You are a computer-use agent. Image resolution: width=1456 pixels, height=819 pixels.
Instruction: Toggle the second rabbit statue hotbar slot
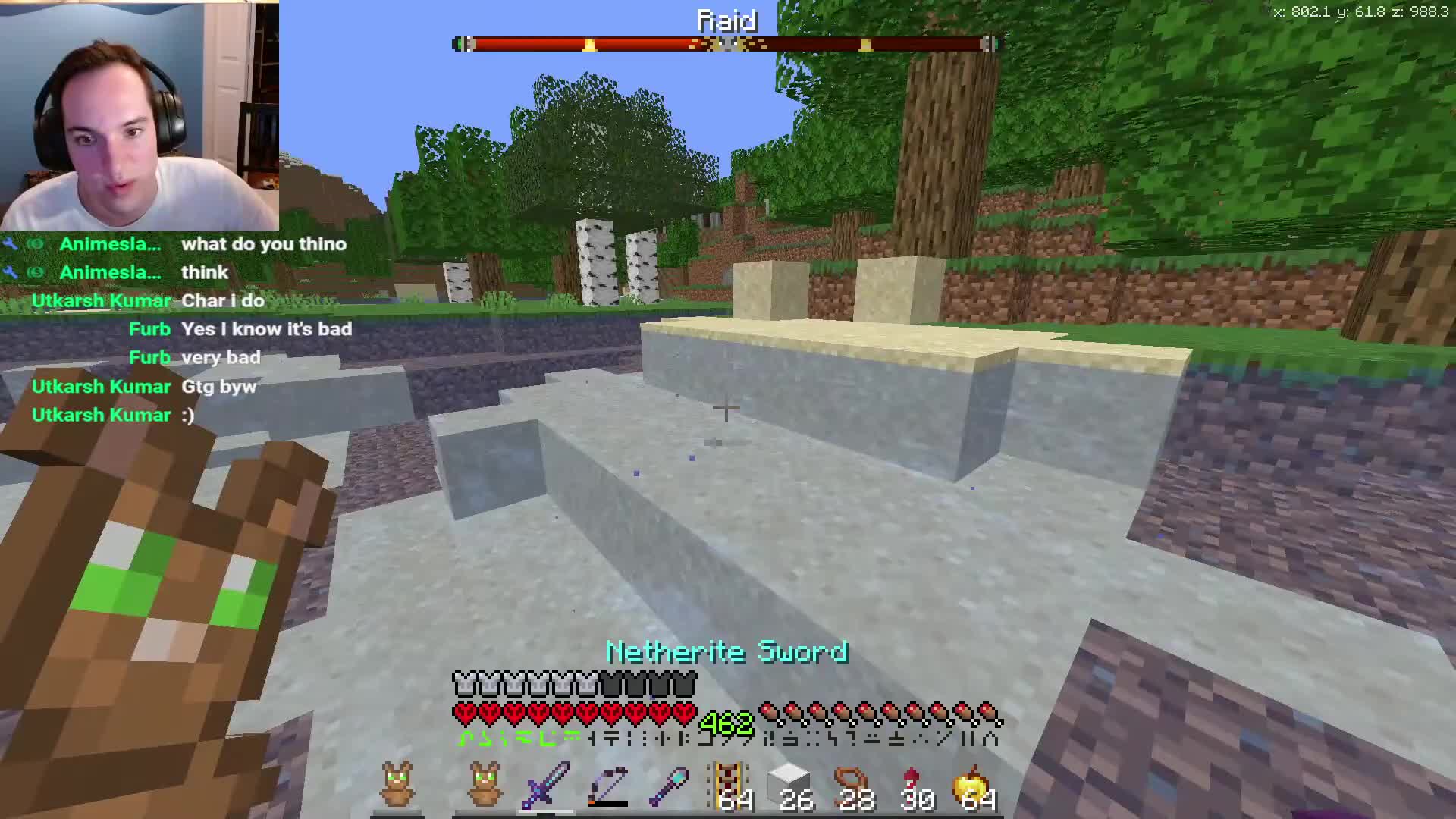(485, 785)
